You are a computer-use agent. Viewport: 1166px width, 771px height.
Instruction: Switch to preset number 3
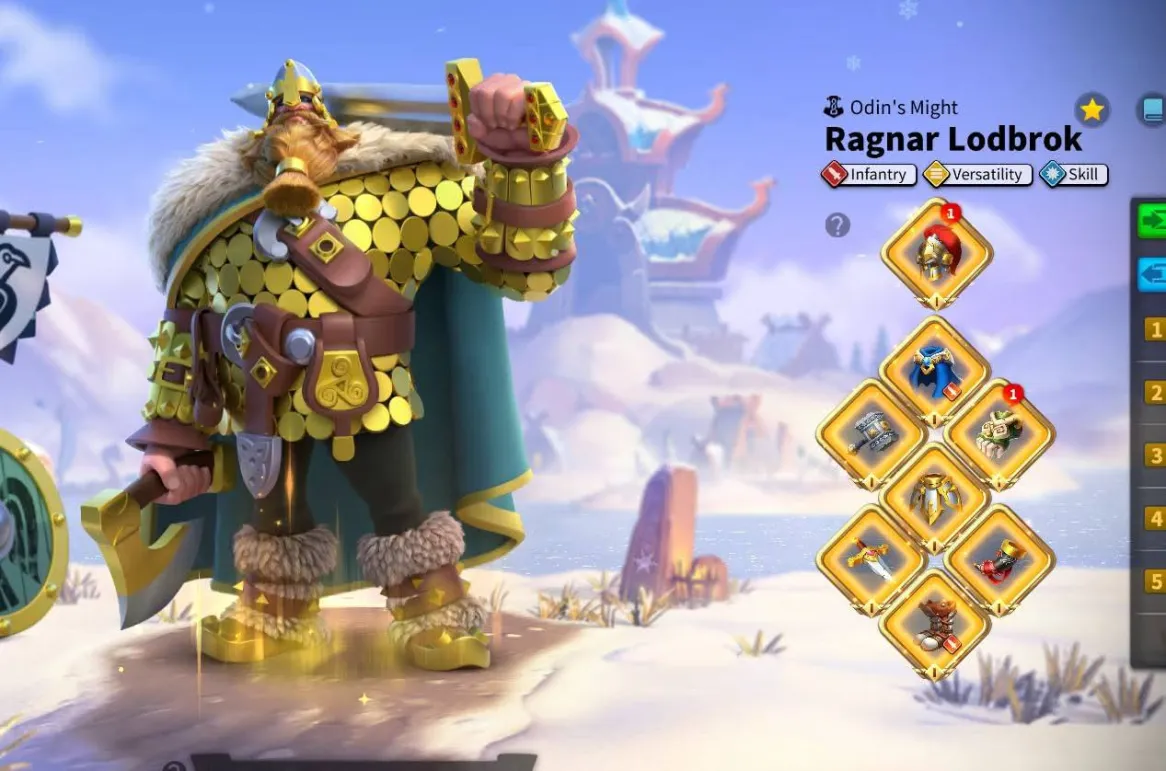[1155, 456]
